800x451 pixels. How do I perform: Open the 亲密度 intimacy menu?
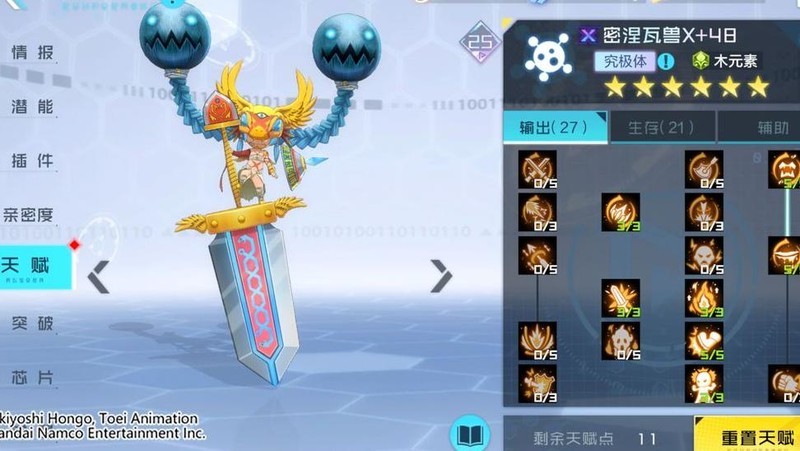tap(28, 215)
